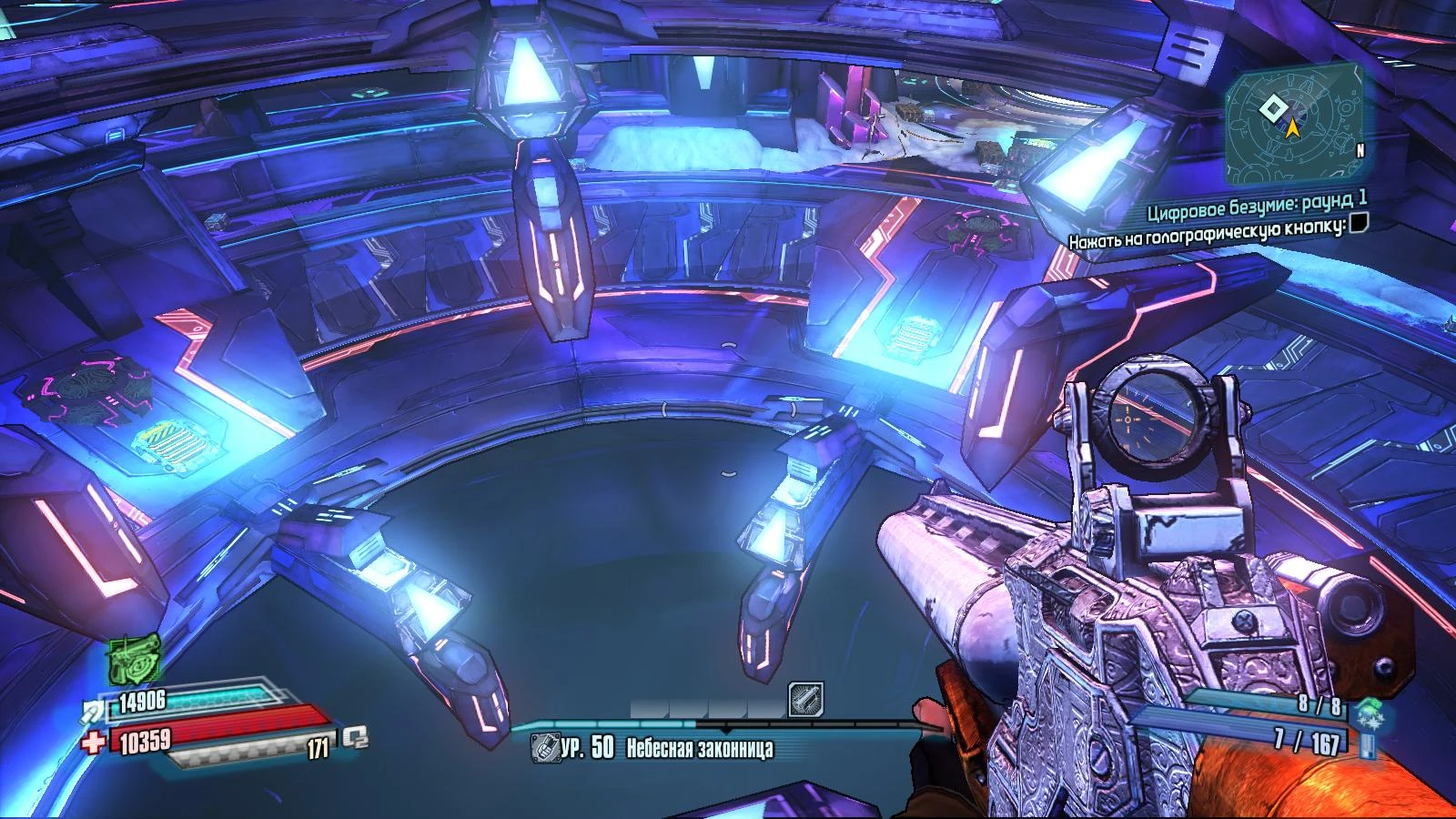Click the 7 / 167 reserve ammo counter
1456x819 pixels.
tap(1309, 743)
